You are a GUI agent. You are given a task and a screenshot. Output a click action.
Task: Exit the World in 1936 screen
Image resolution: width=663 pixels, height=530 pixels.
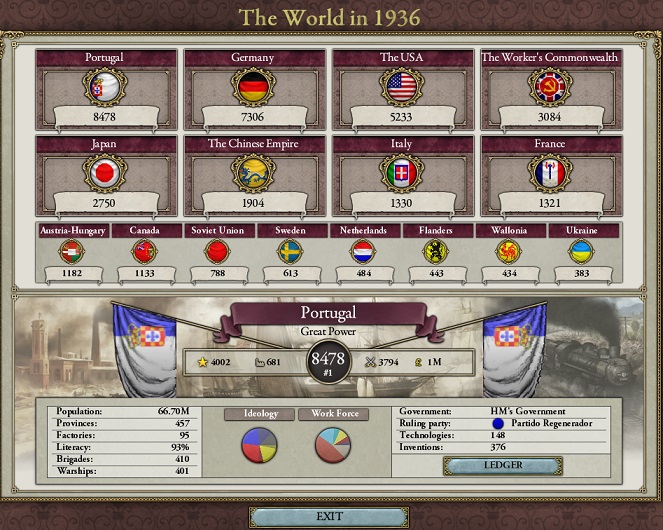(x=330, y=516)
